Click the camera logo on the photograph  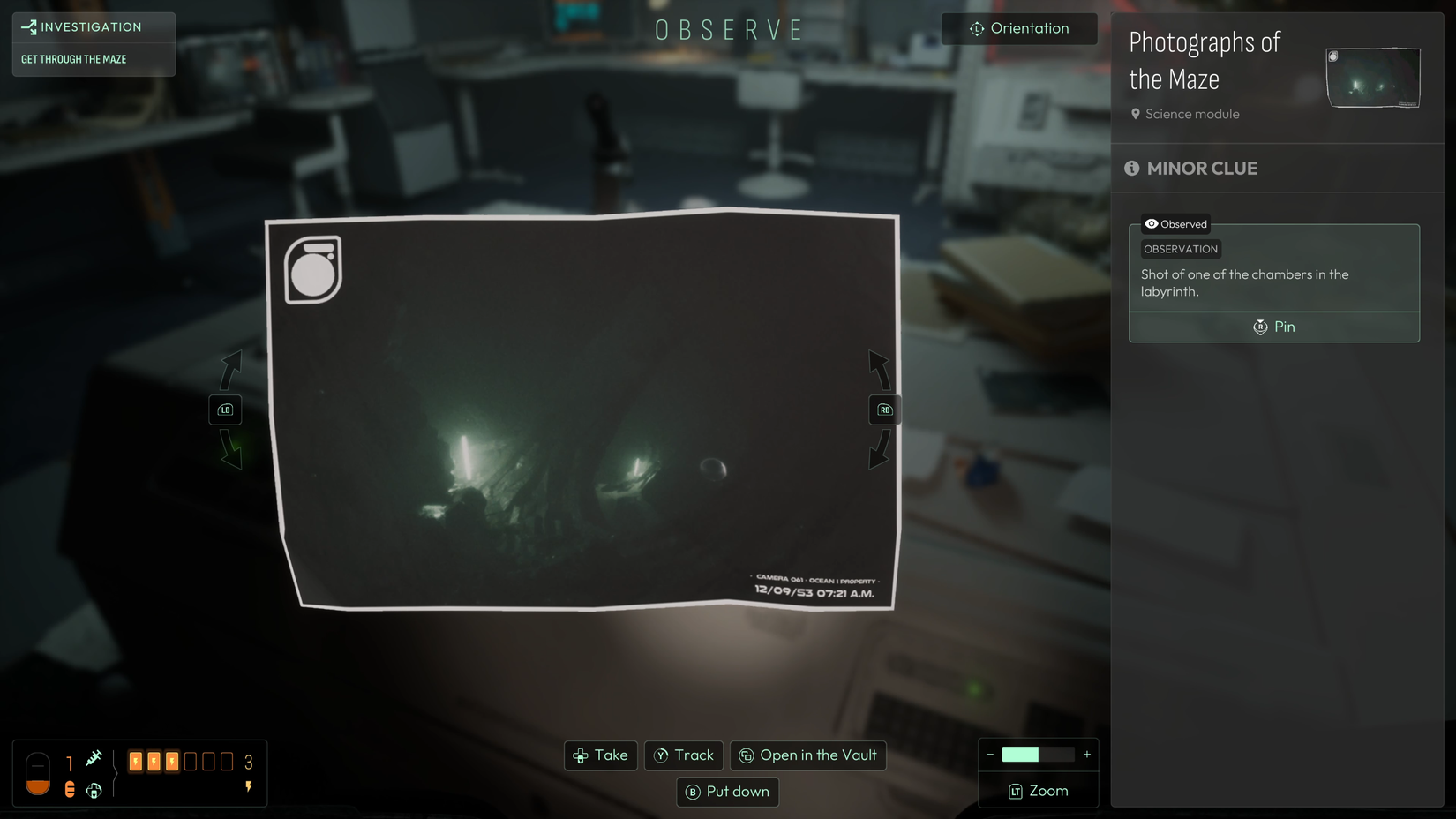click(x=311, y=271)
